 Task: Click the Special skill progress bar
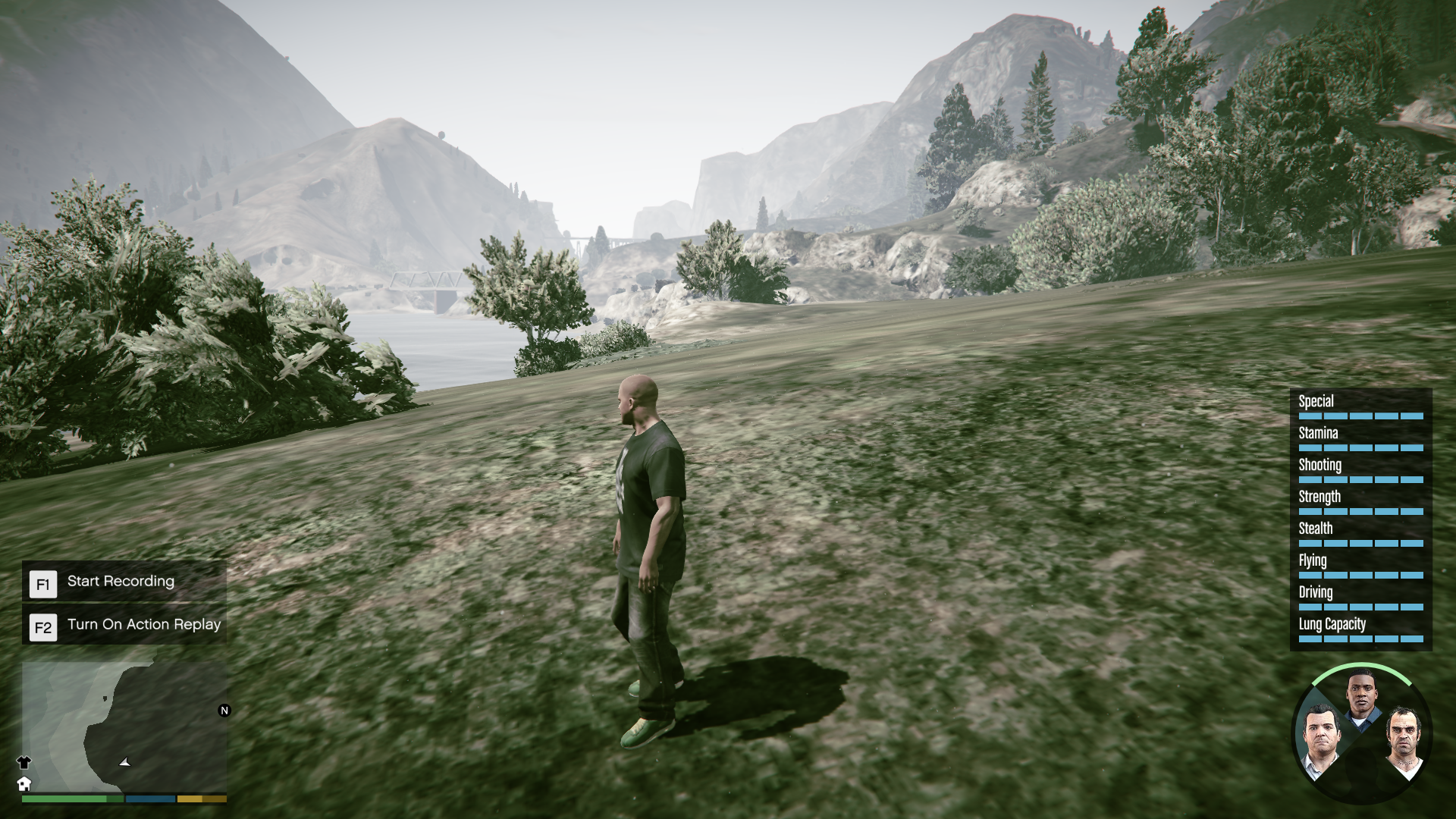[1361, 415]
